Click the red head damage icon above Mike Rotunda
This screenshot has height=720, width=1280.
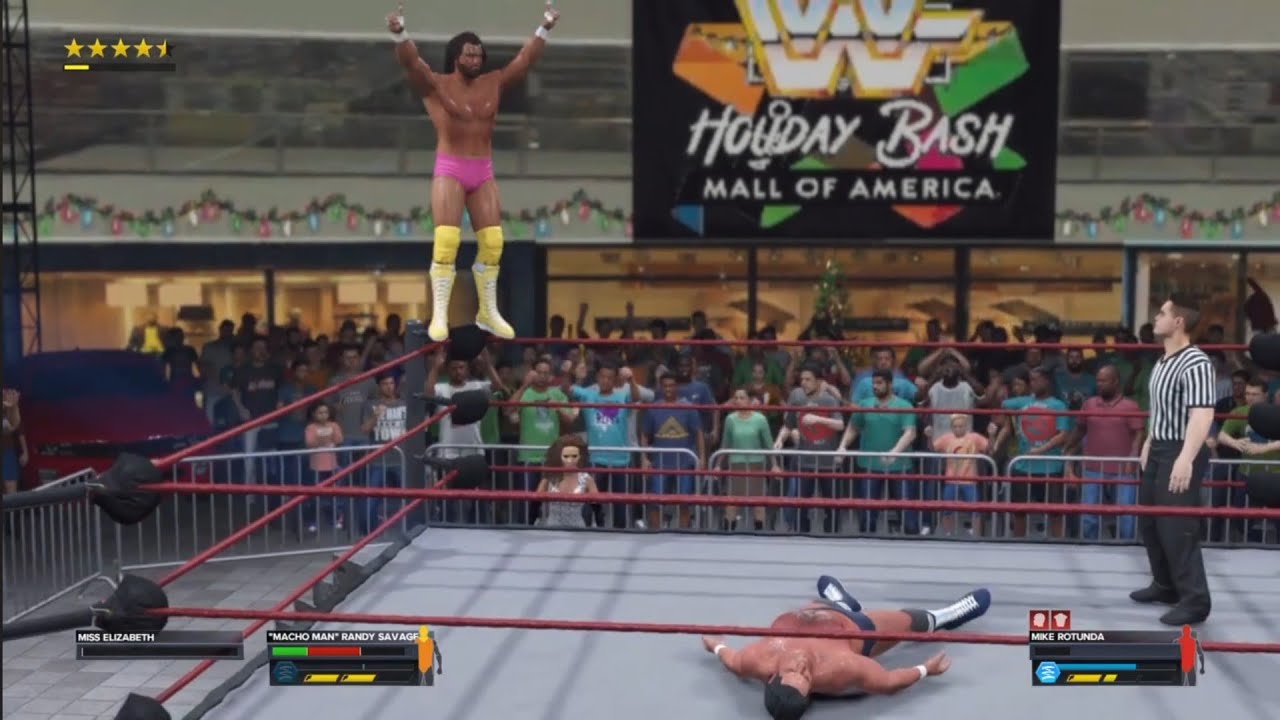pyautogui.click(x=1040, y=620)
